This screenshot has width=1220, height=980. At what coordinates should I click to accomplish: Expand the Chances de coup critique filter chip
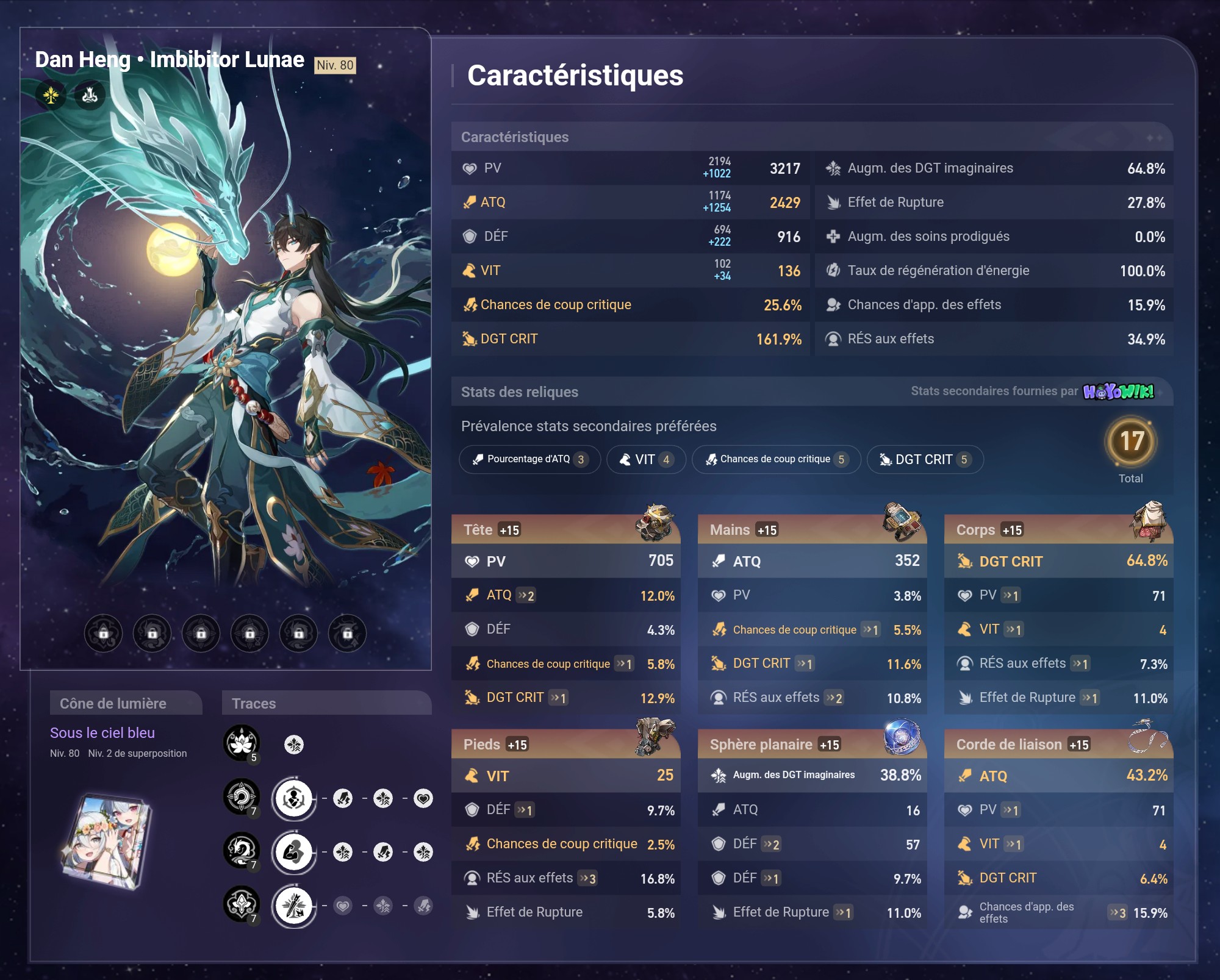pyautogui.click(x=775, y=460)
